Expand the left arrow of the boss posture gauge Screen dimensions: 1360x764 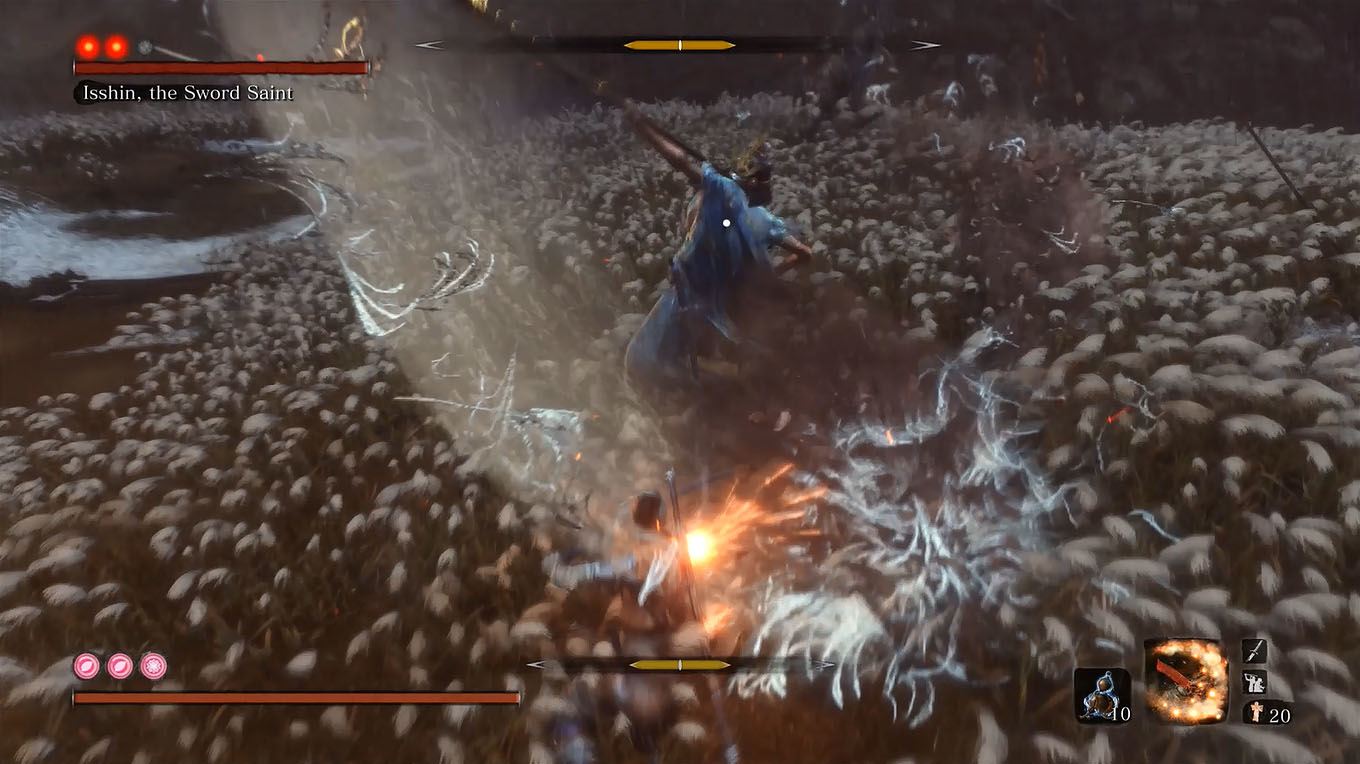click(432, 44)
